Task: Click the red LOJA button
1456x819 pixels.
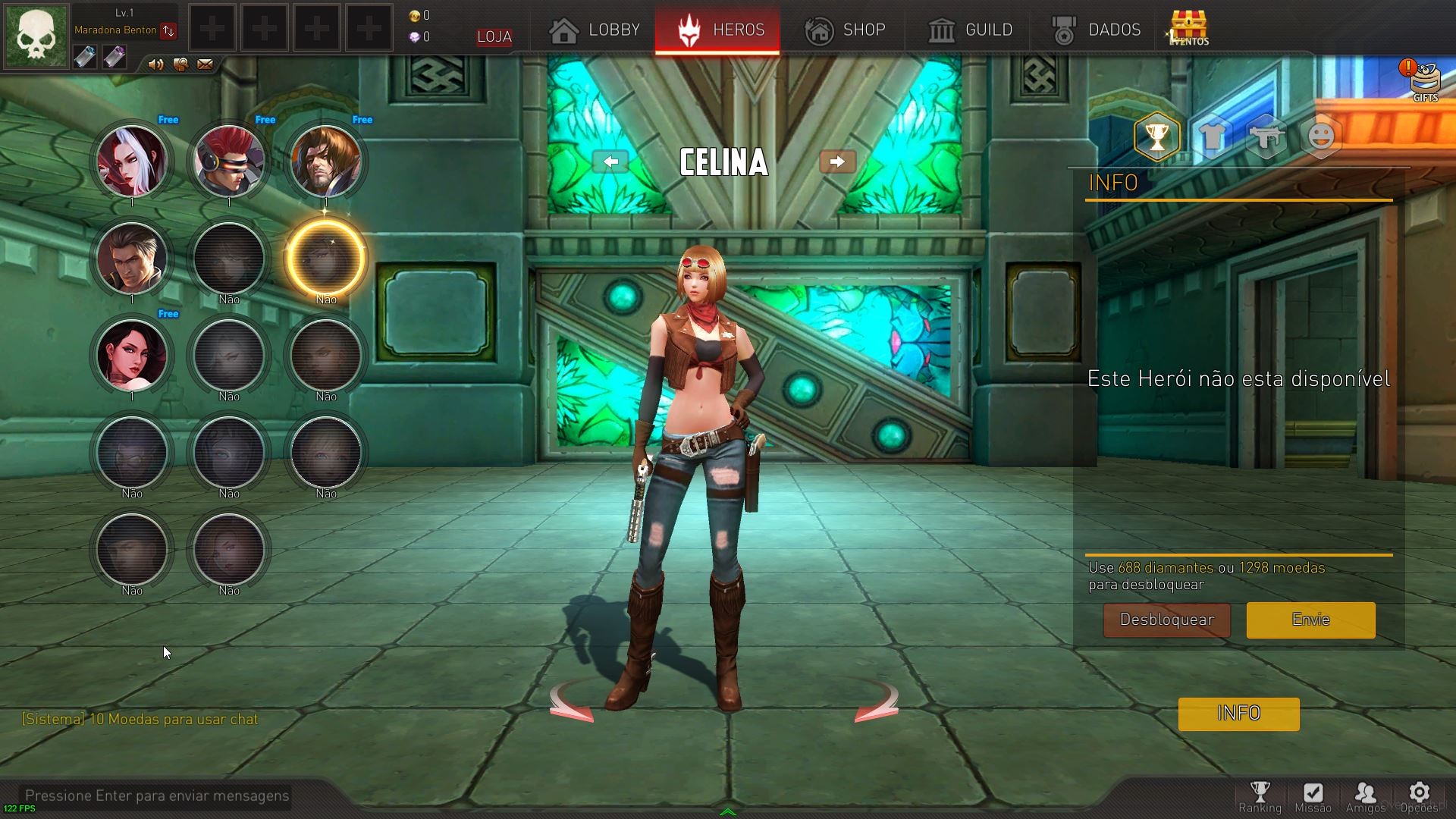Action: coord(494,37)
